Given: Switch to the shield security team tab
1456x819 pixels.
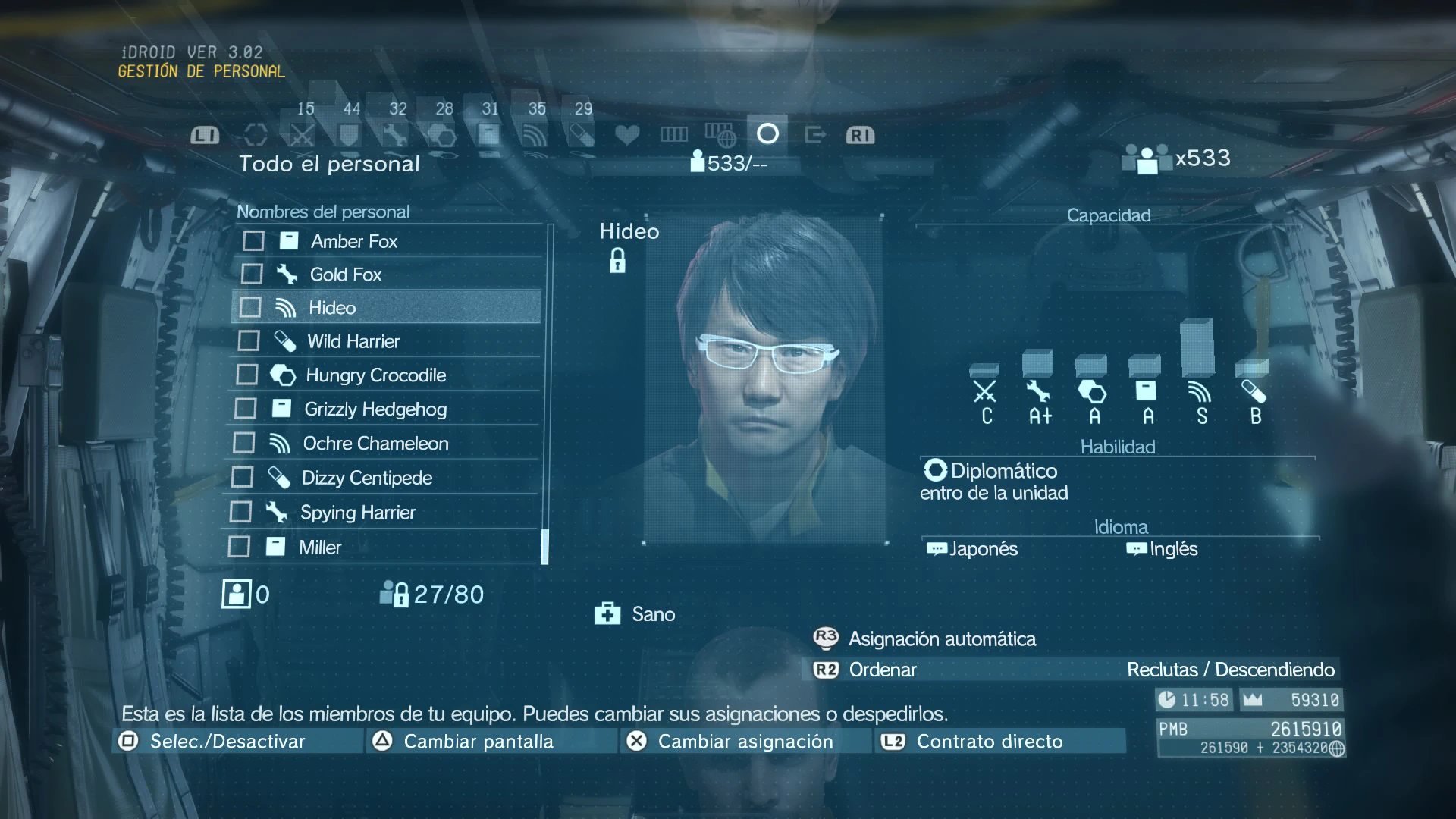Looking at the screenshot, I should (x=348, y=136).
